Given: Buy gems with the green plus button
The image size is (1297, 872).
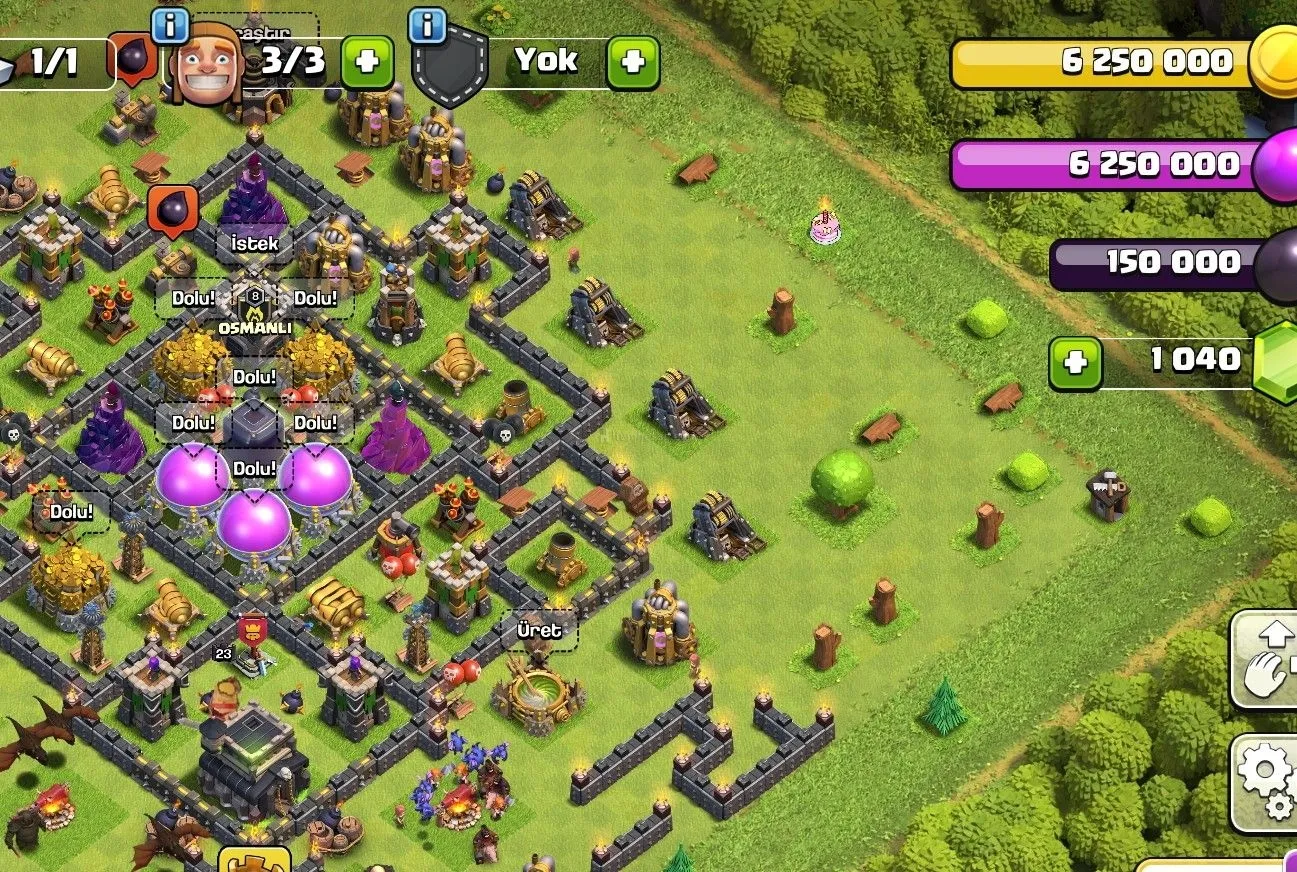Looking at the screenshot, I should (1075, 362).
